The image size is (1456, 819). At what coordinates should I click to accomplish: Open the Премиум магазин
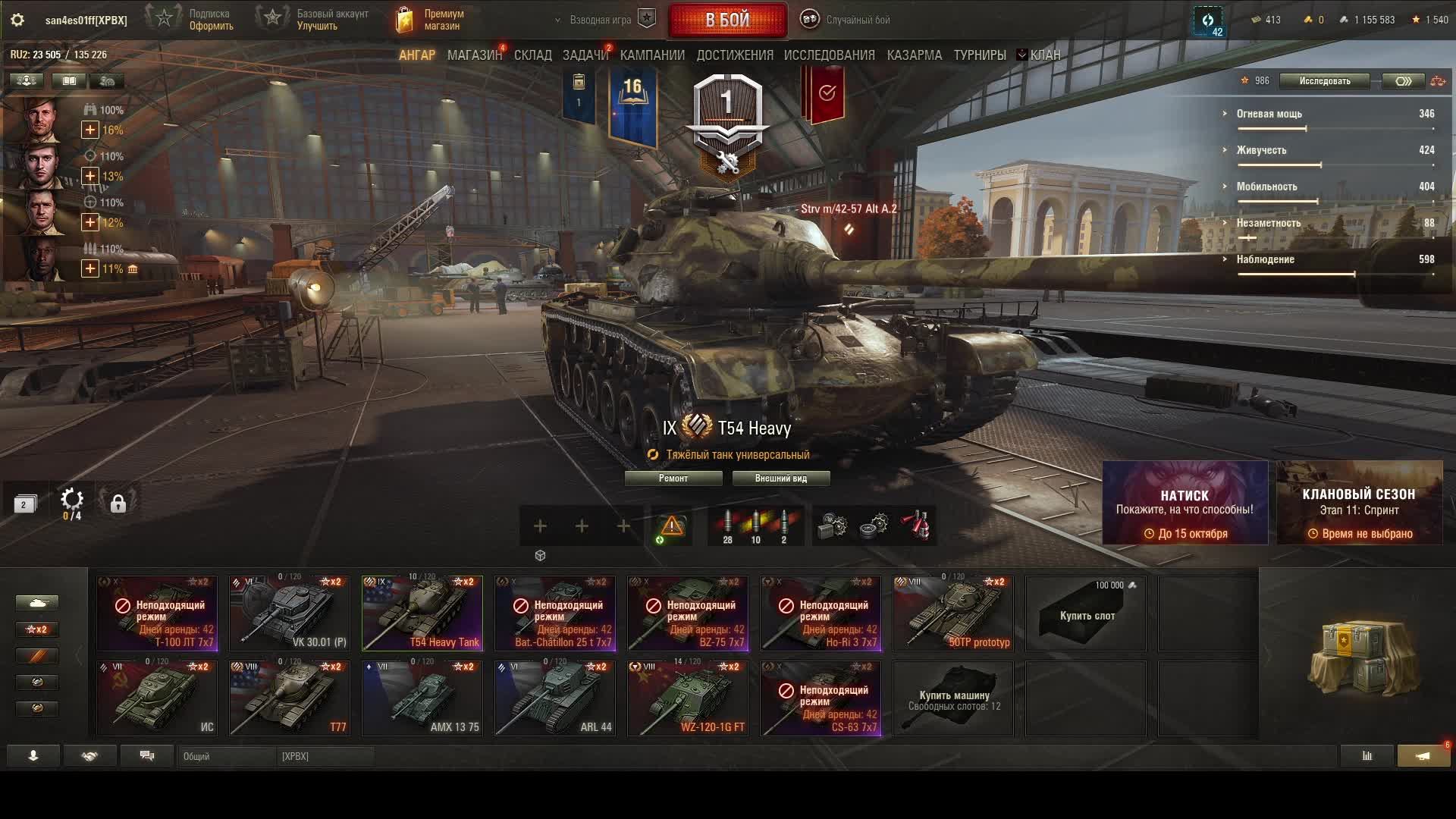pos(431,20)
